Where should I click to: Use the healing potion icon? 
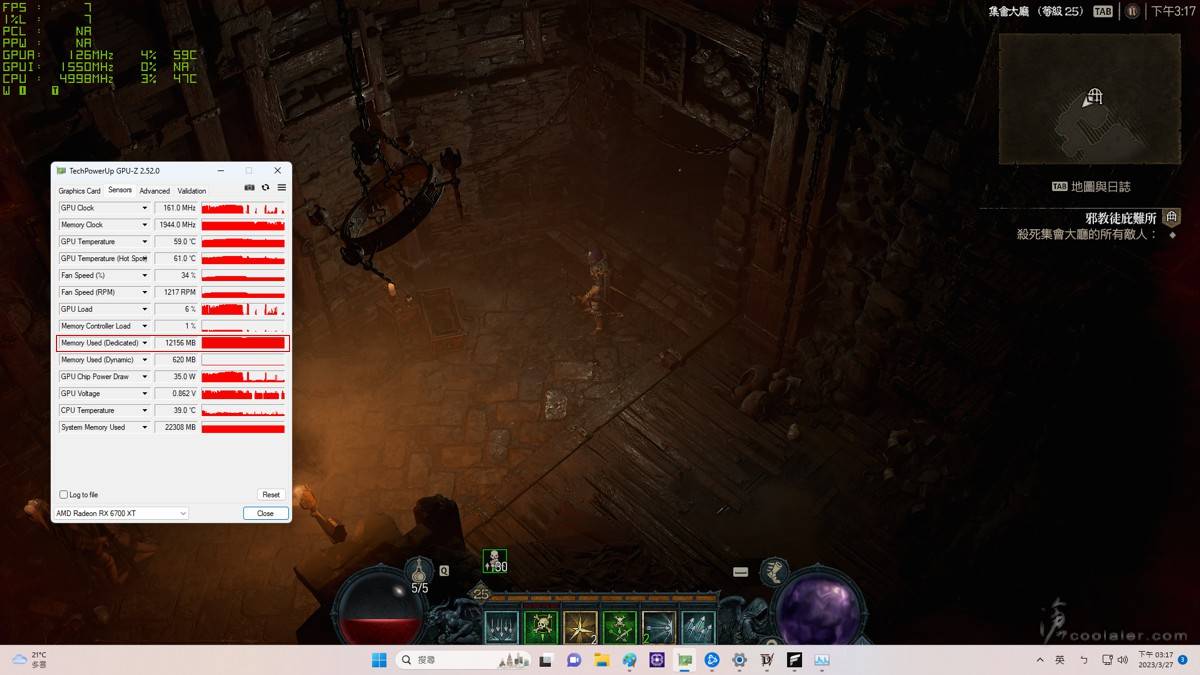pyautogui.click(x=420, y=571)
